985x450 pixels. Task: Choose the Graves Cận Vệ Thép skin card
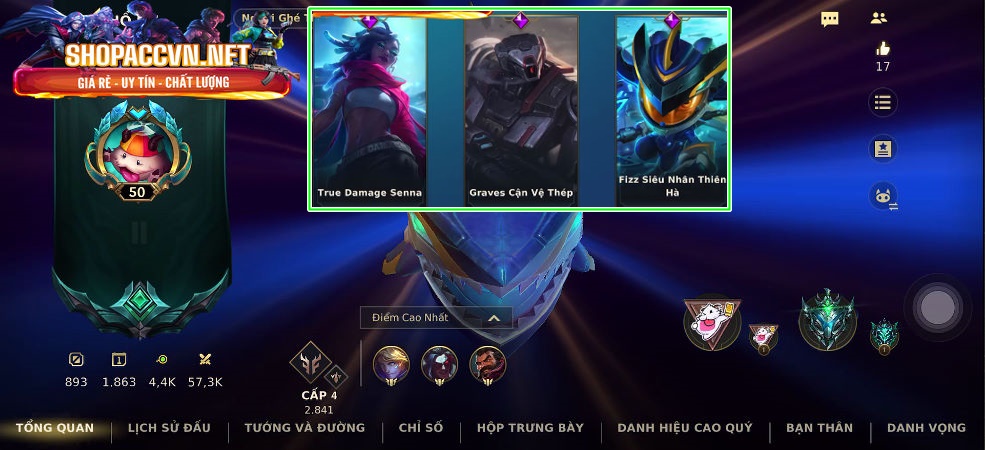pos(521,110)
